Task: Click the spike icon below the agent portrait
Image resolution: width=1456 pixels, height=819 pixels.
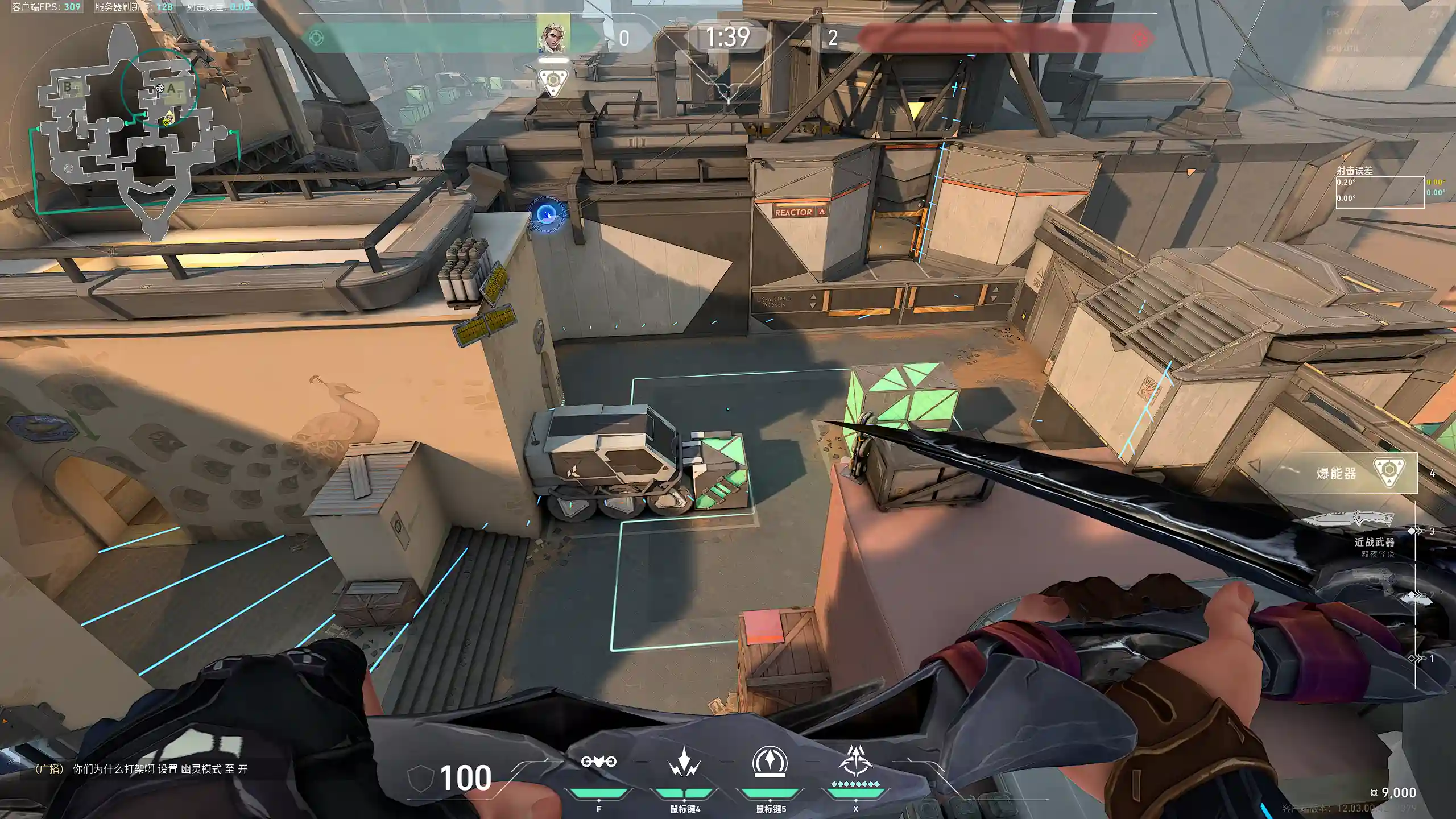Action: (x=552, y=82)
